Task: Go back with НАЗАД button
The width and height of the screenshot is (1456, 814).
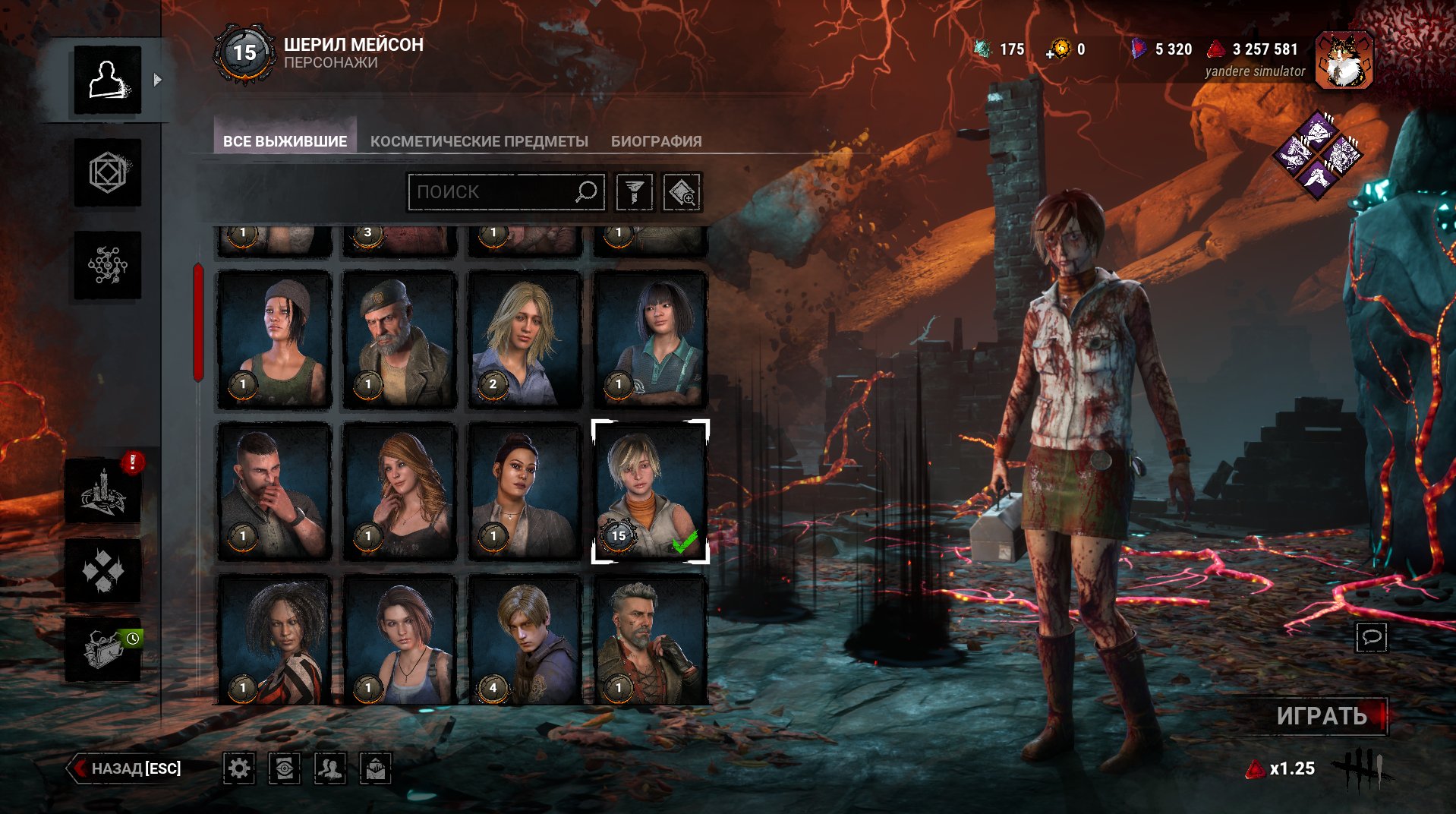Action: pos(126,768)
